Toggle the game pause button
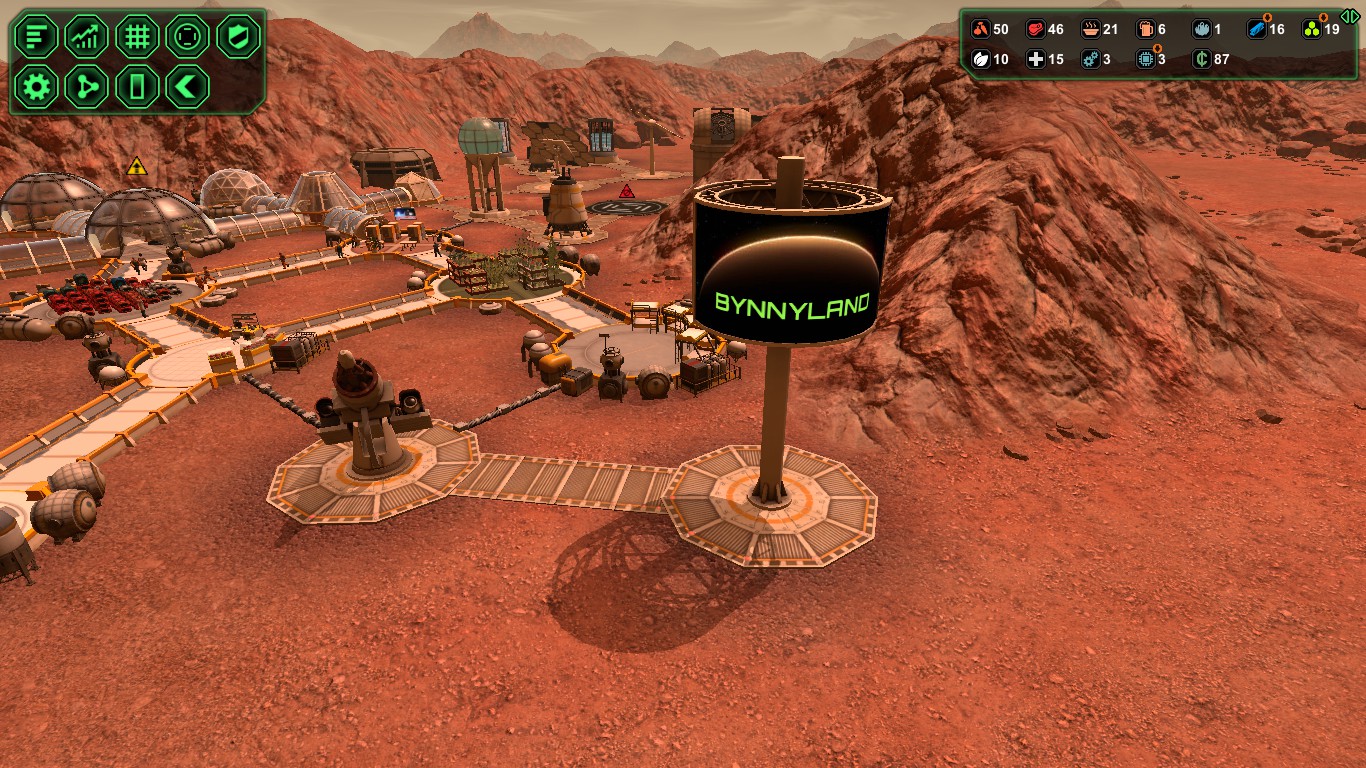This screenshot has height=768, width=1366. point(137,87)
